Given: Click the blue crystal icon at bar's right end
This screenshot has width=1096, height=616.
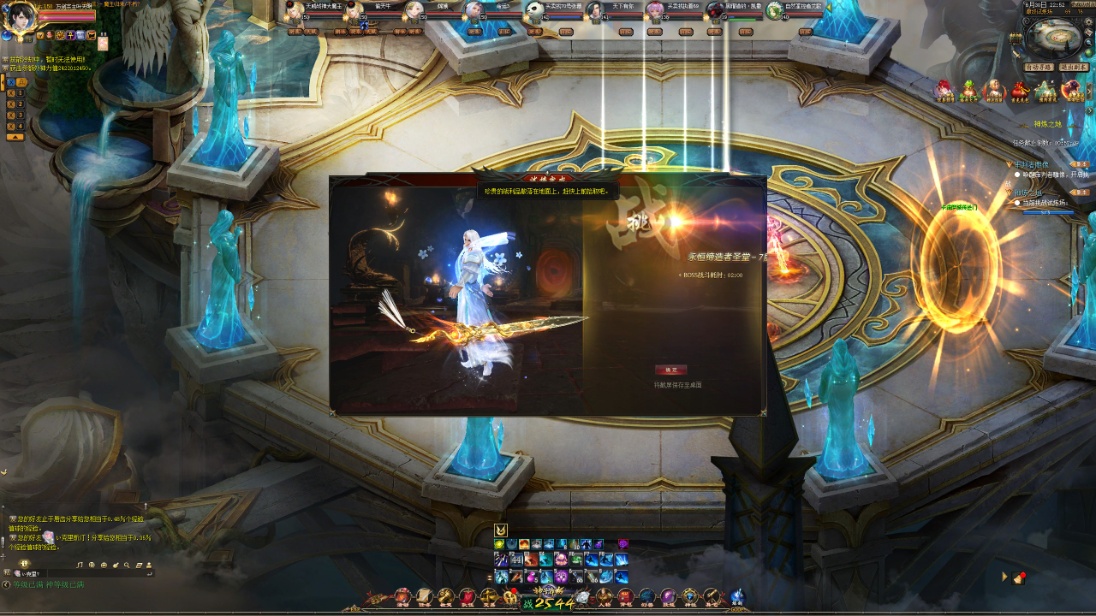Looking at the screenshot, I should click(737, 597).
